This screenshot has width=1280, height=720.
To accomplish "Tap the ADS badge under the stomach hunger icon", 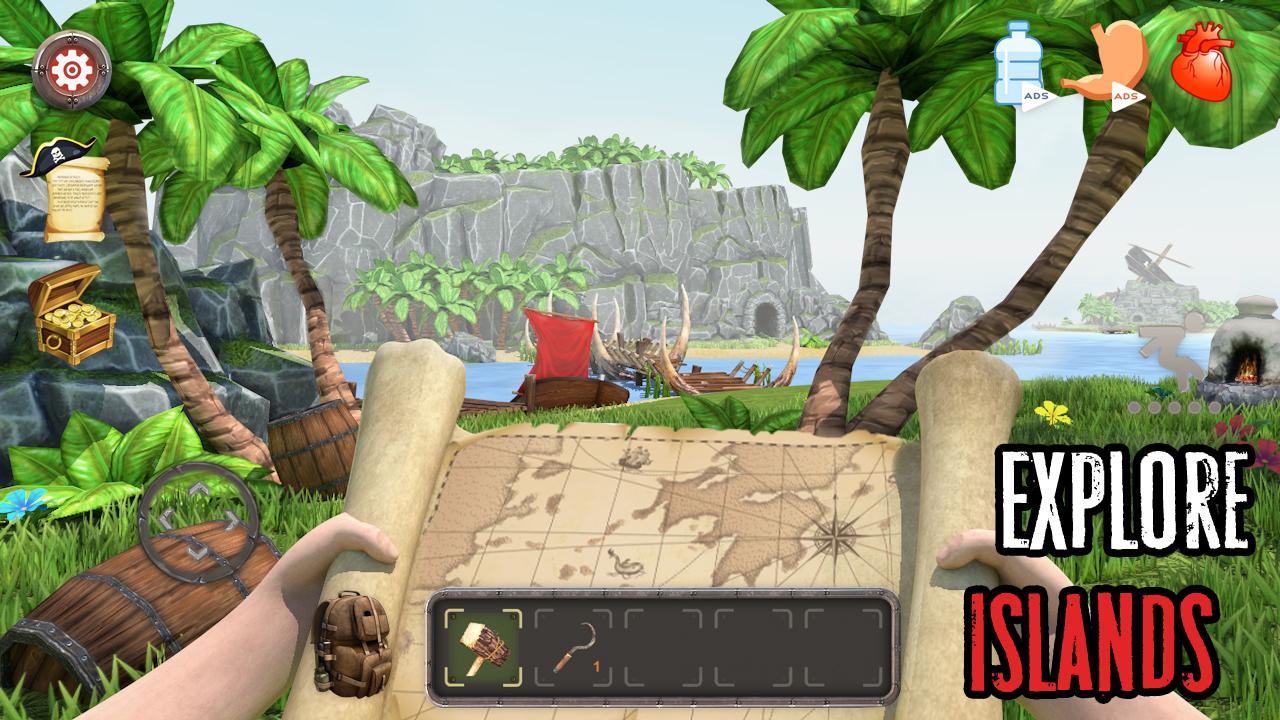I will pyautogui.click(x=1126, y=95).
